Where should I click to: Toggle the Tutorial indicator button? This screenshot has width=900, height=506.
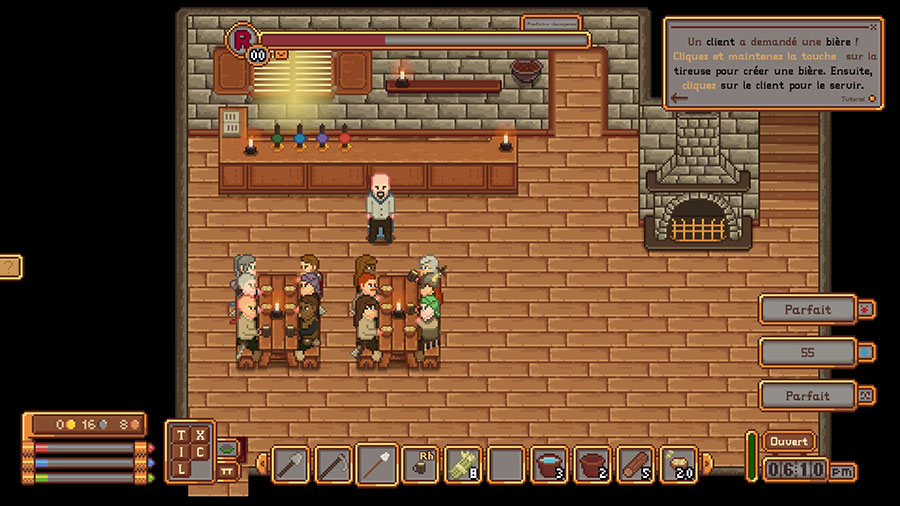click(872, 99)
